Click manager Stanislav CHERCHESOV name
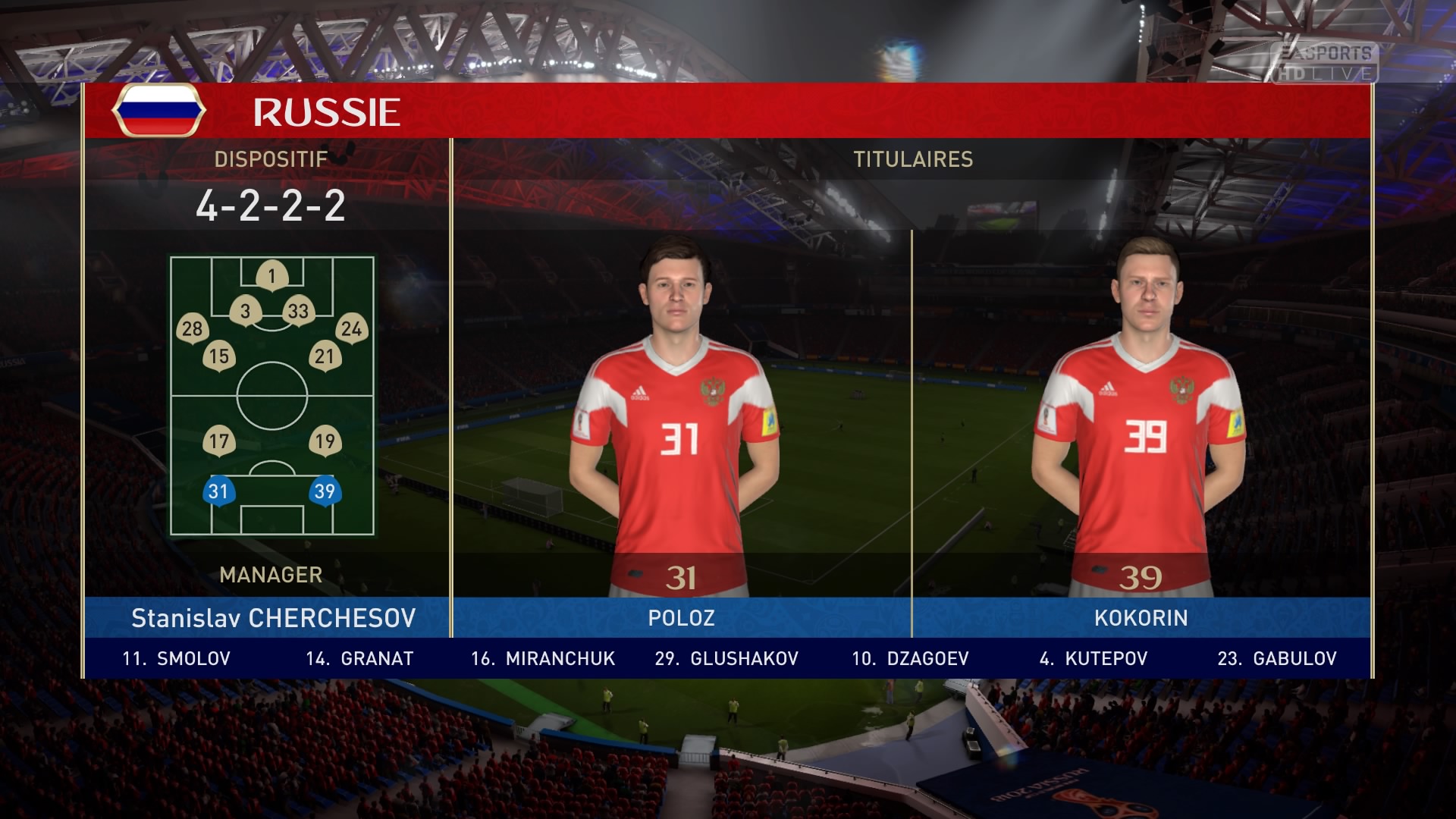1456x819 pixels. (273, 618)
